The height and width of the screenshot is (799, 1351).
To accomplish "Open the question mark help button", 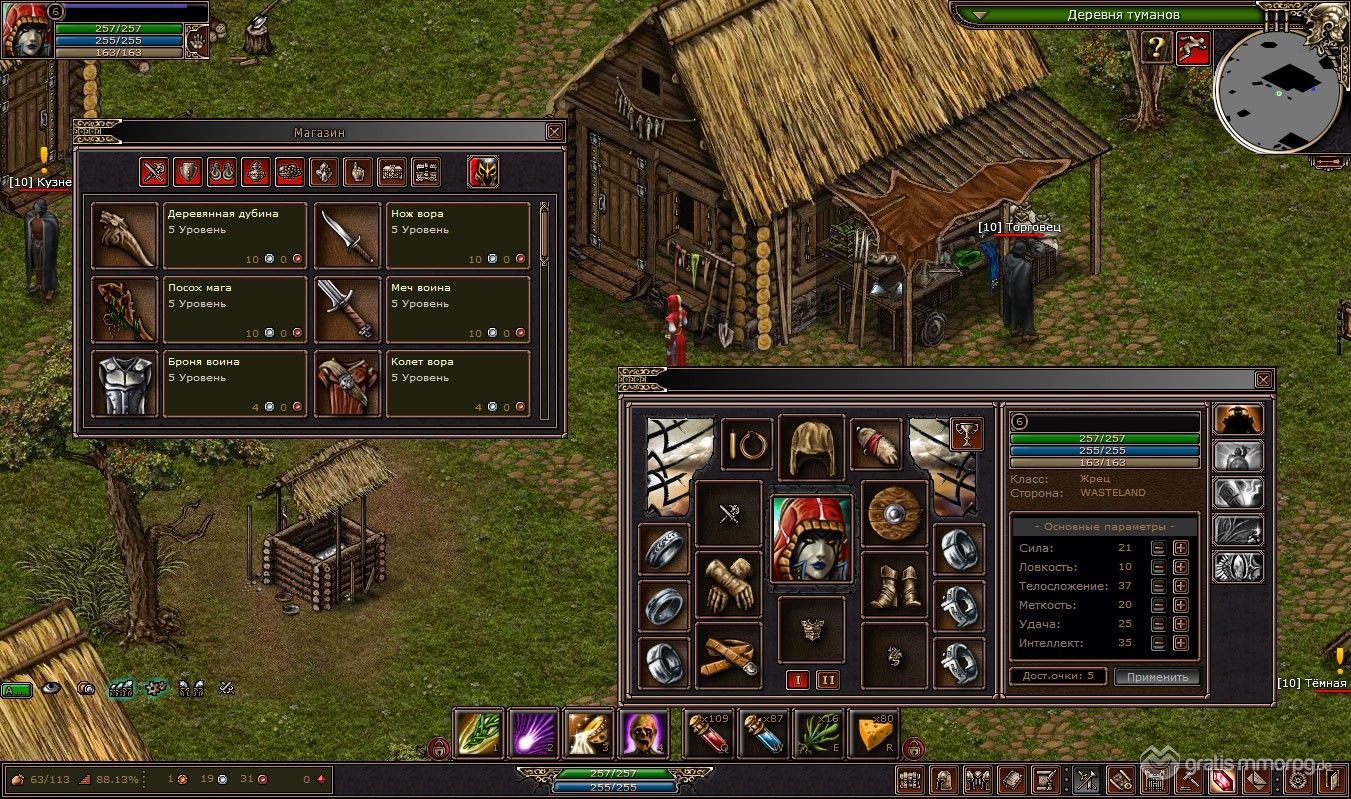I will click(1157, 47).
